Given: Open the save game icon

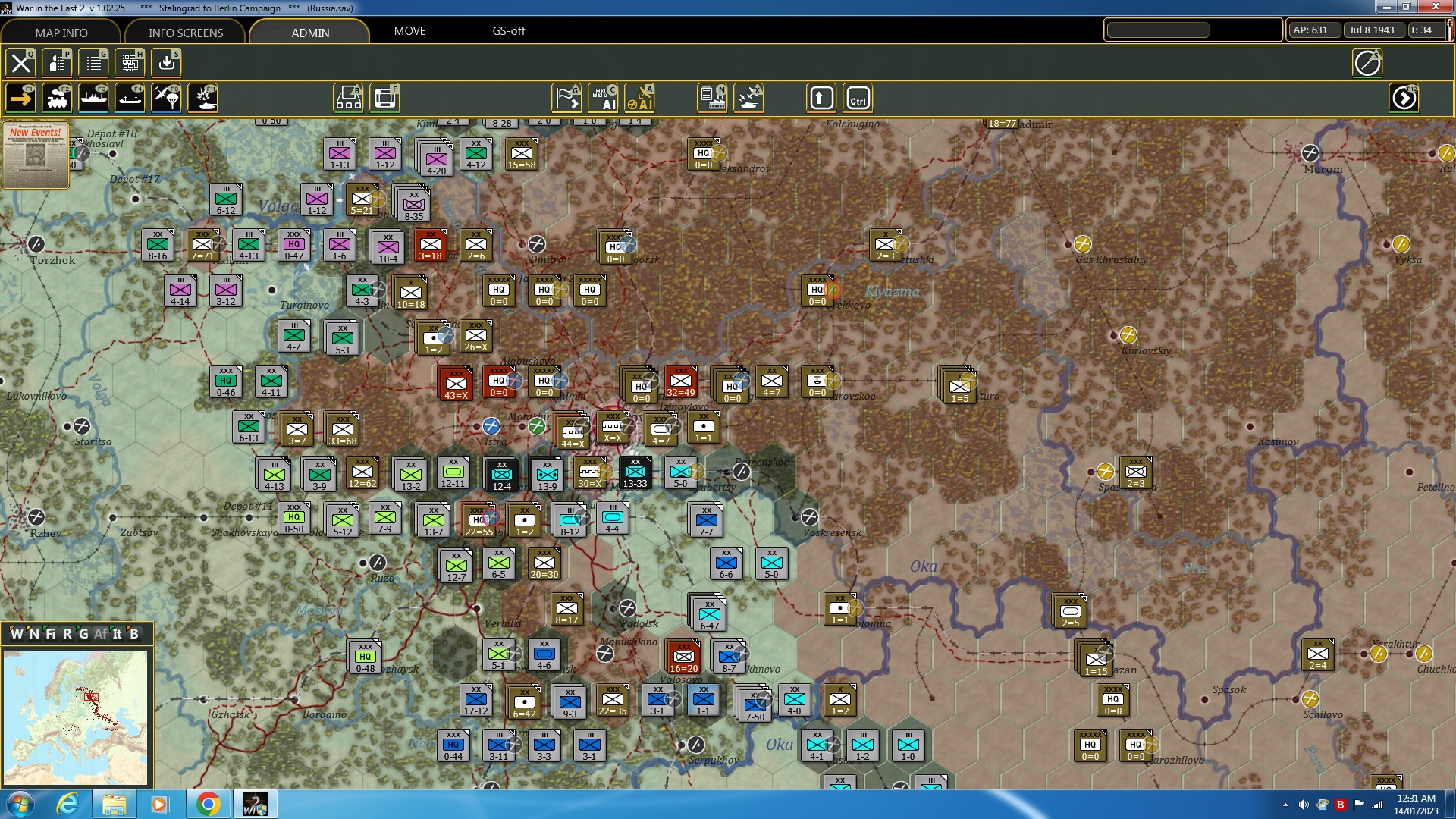Looking at the screenshot, I should [166, 62].
